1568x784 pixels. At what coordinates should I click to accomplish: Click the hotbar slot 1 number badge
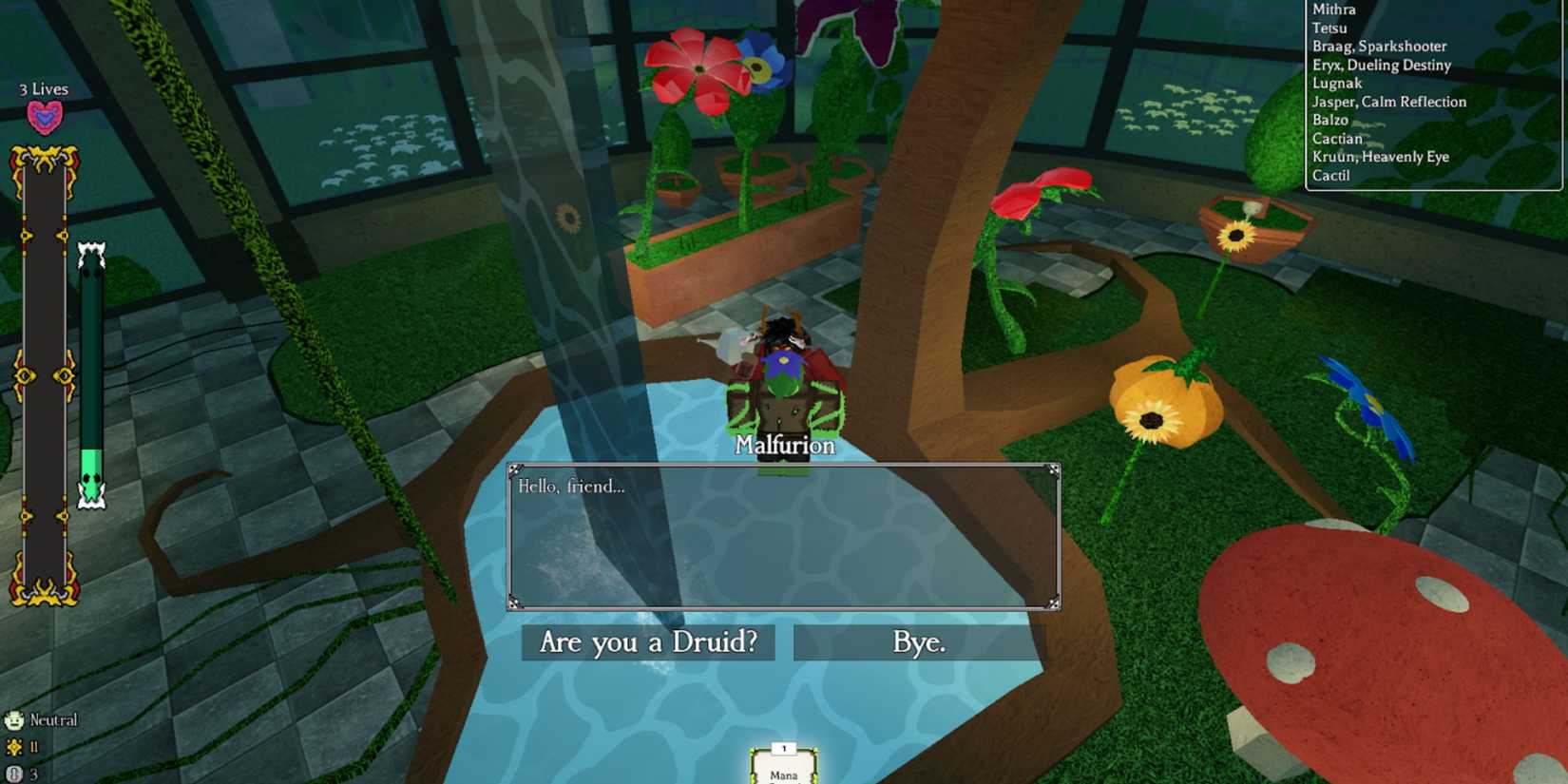coord(782,747)
